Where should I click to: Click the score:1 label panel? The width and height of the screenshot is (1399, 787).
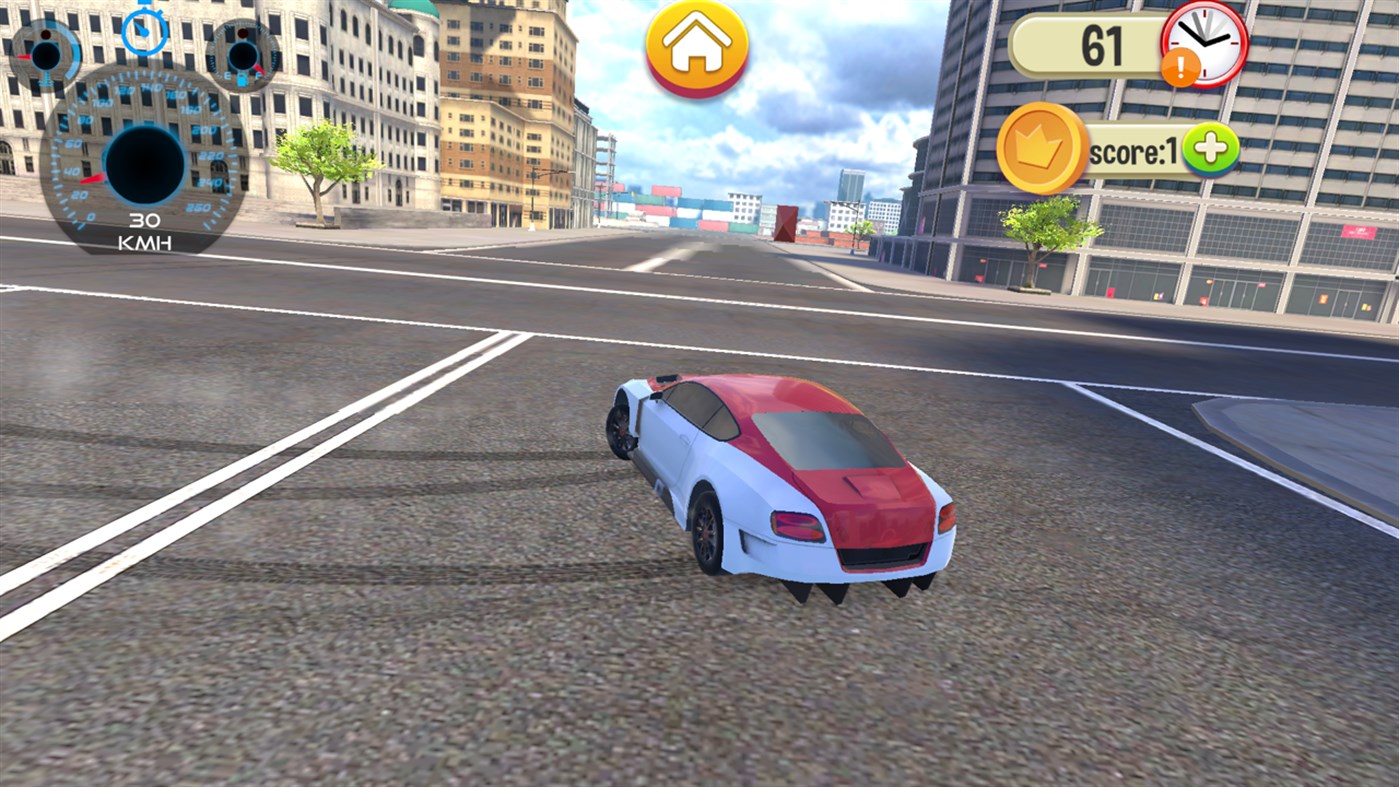(x=1135, y=148)
